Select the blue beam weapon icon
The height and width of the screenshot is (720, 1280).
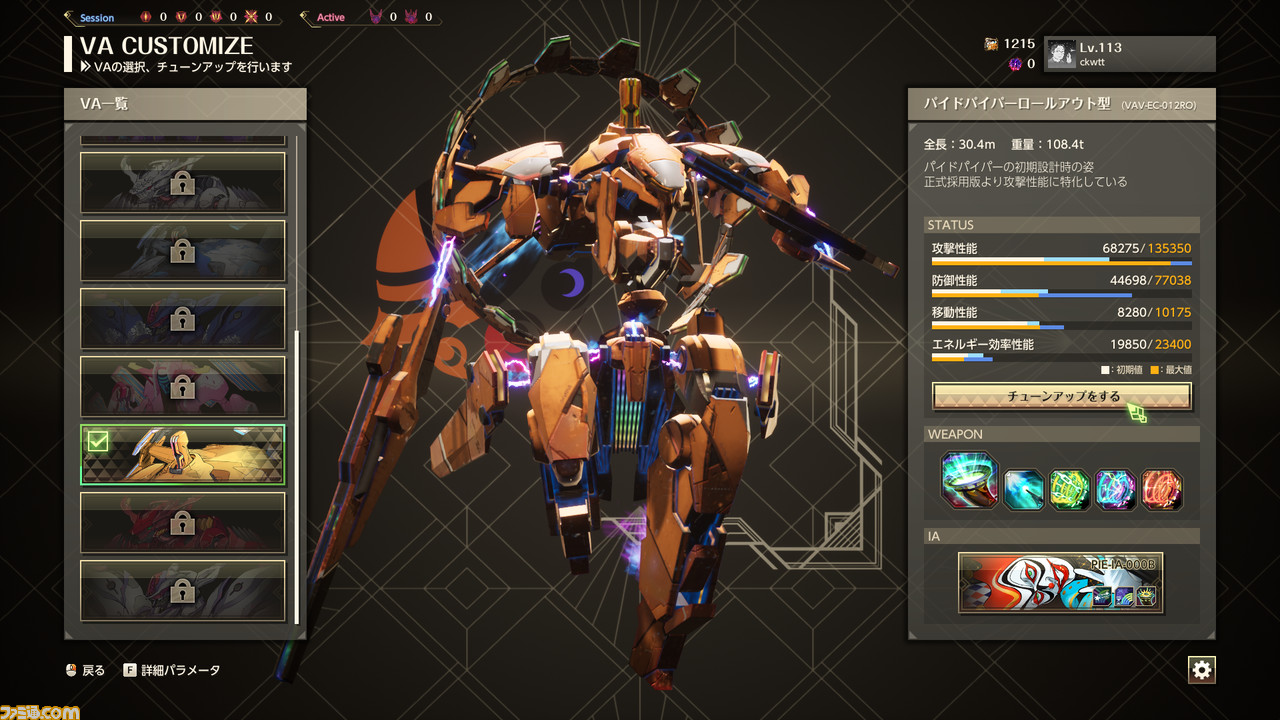[1024, 490]
